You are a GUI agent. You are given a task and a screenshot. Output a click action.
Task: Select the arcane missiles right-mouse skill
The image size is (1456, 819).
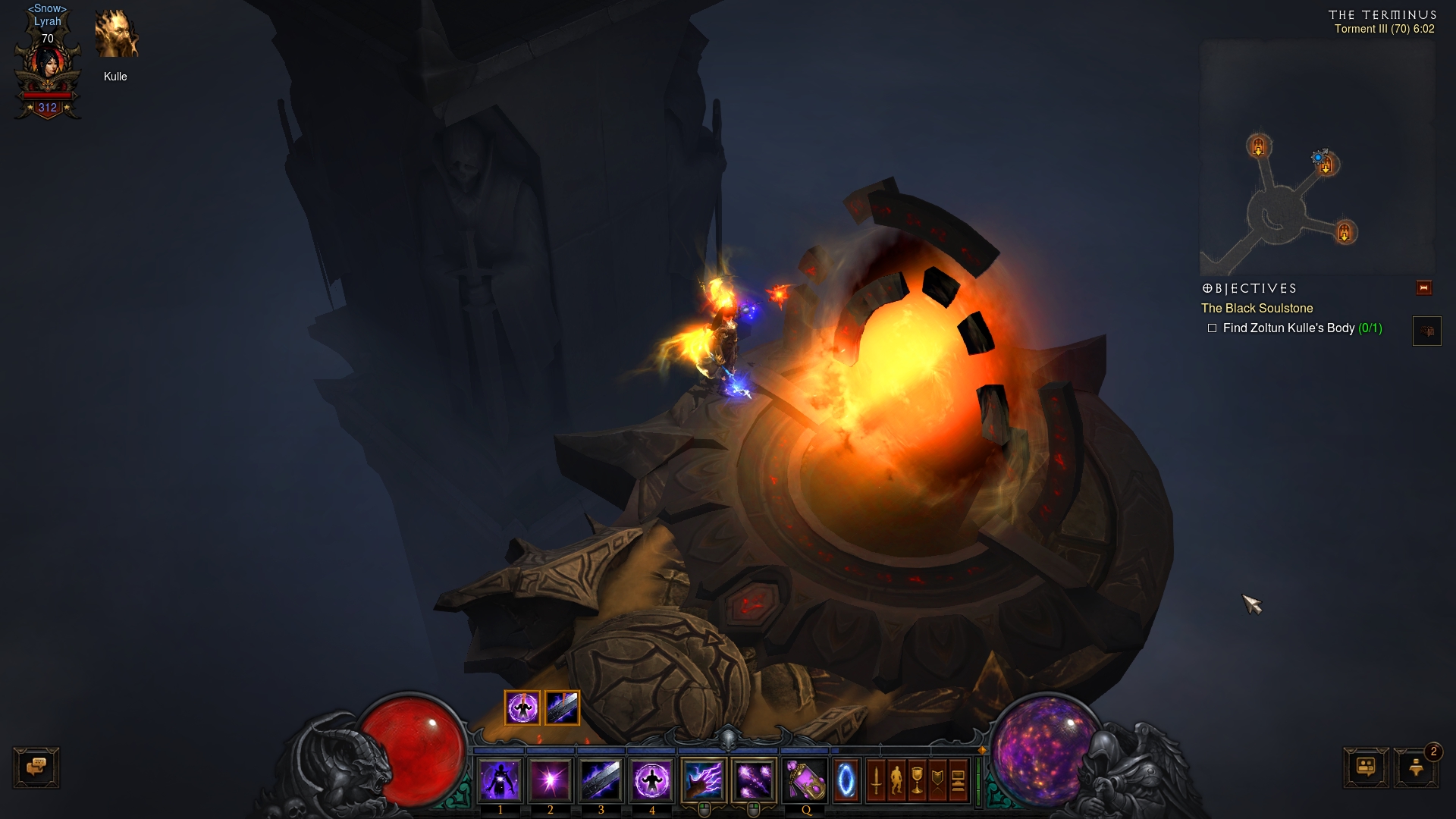(754, 780)
